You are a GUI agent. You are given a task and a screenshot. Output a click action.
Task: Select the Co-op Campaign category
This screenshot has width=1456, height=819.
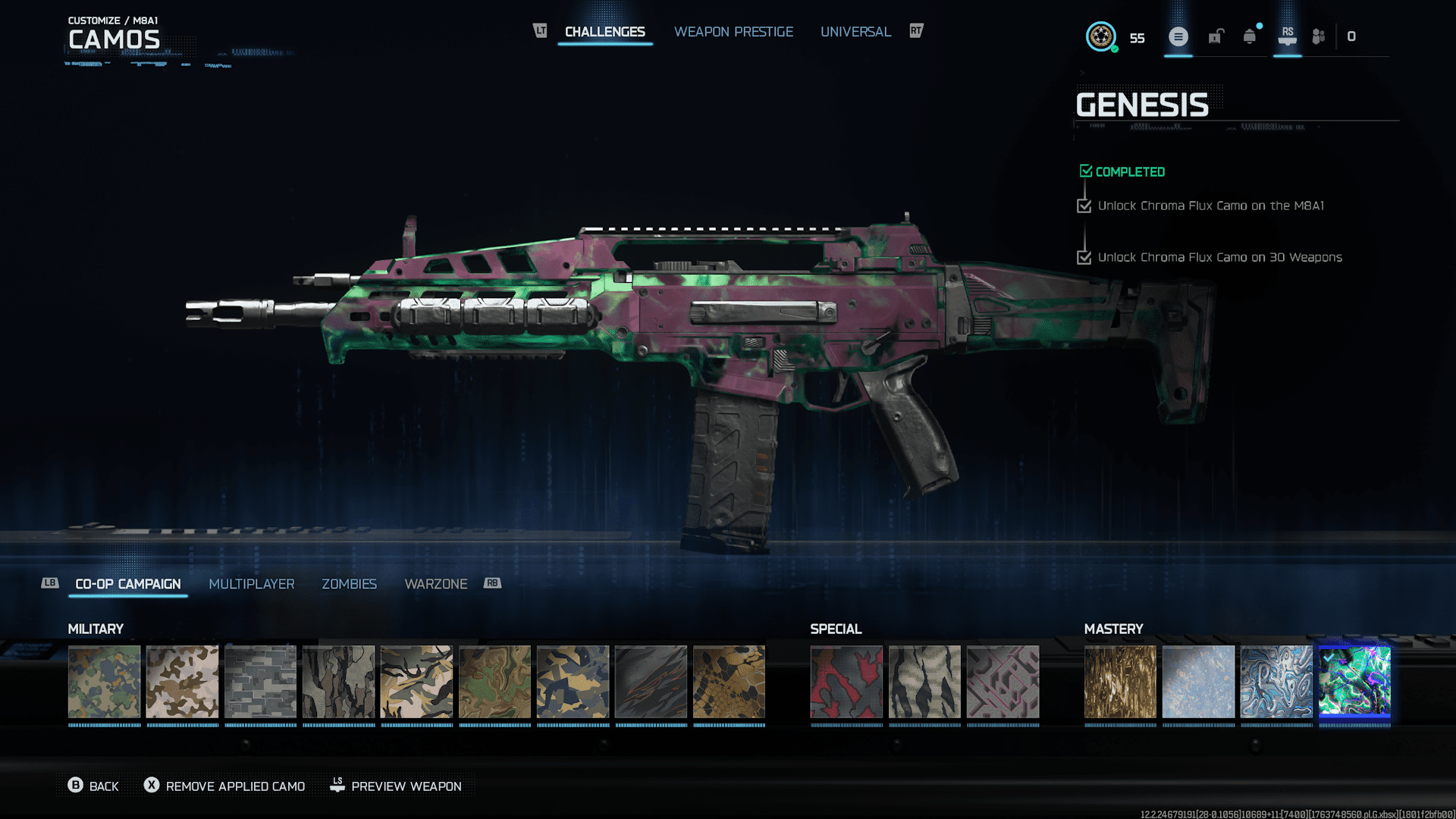[128, 584]
